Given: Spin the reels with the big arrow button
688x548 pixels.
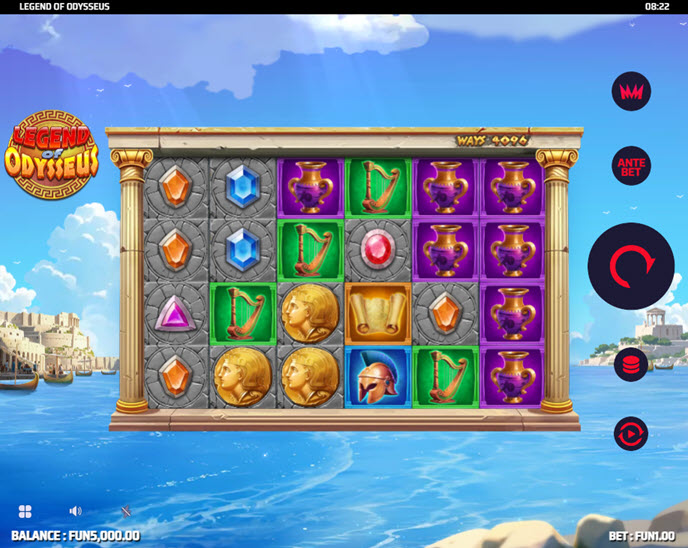Looking at the screenshot, I should click(631, 266).
